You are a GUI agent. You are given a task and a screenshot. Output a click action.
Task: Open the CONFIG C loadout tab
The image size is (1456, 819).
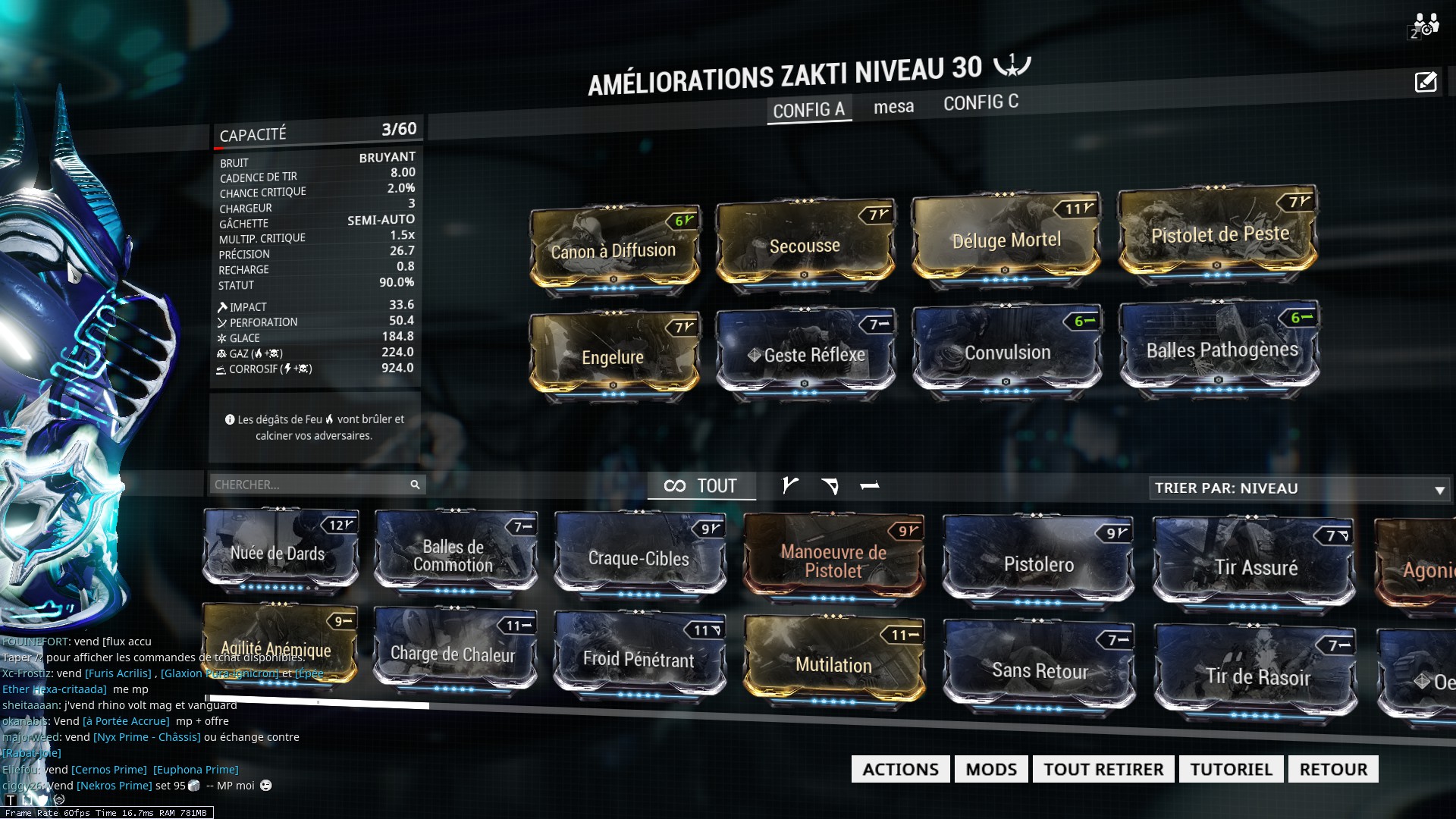[981, 102]
